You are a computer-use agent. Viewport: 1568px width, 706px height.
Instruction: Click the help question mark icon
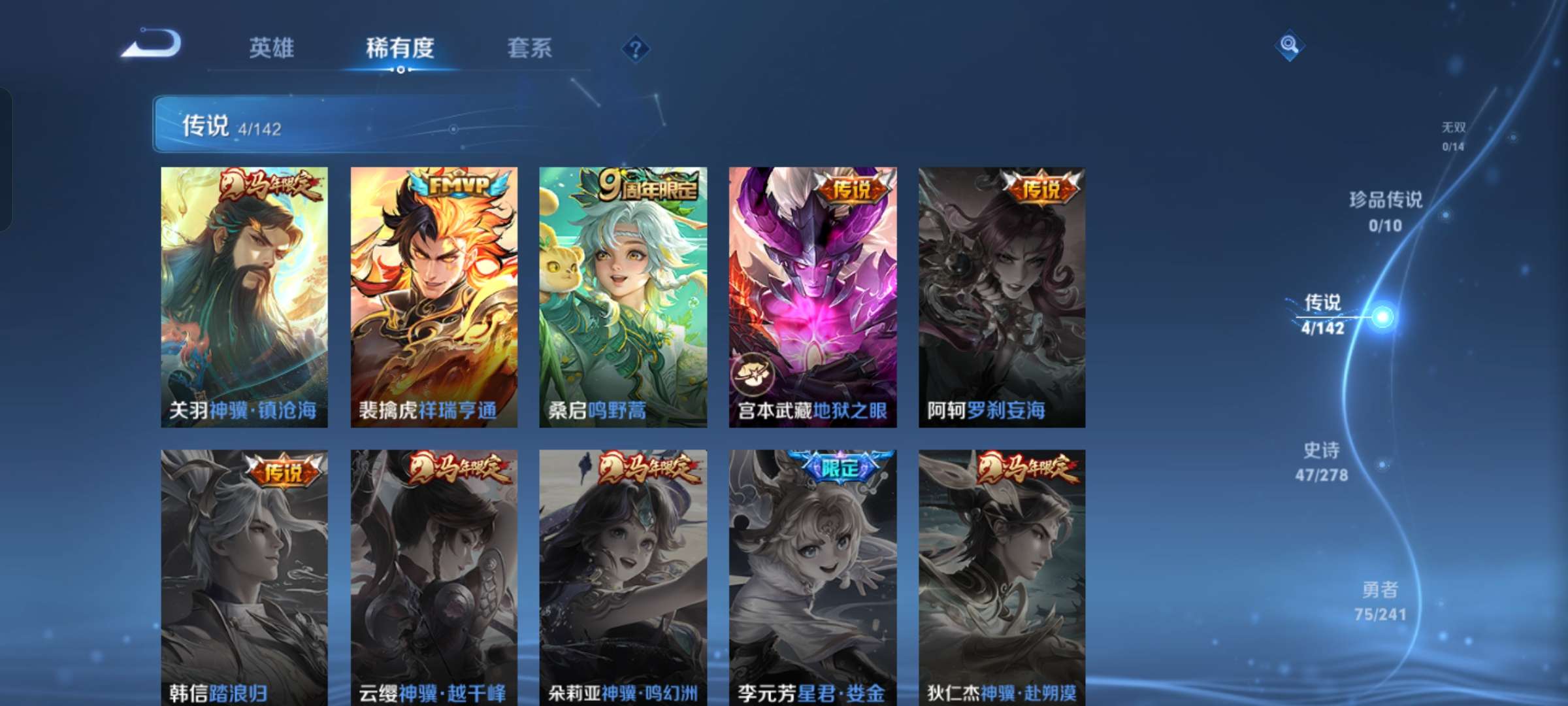coord(636,48)
